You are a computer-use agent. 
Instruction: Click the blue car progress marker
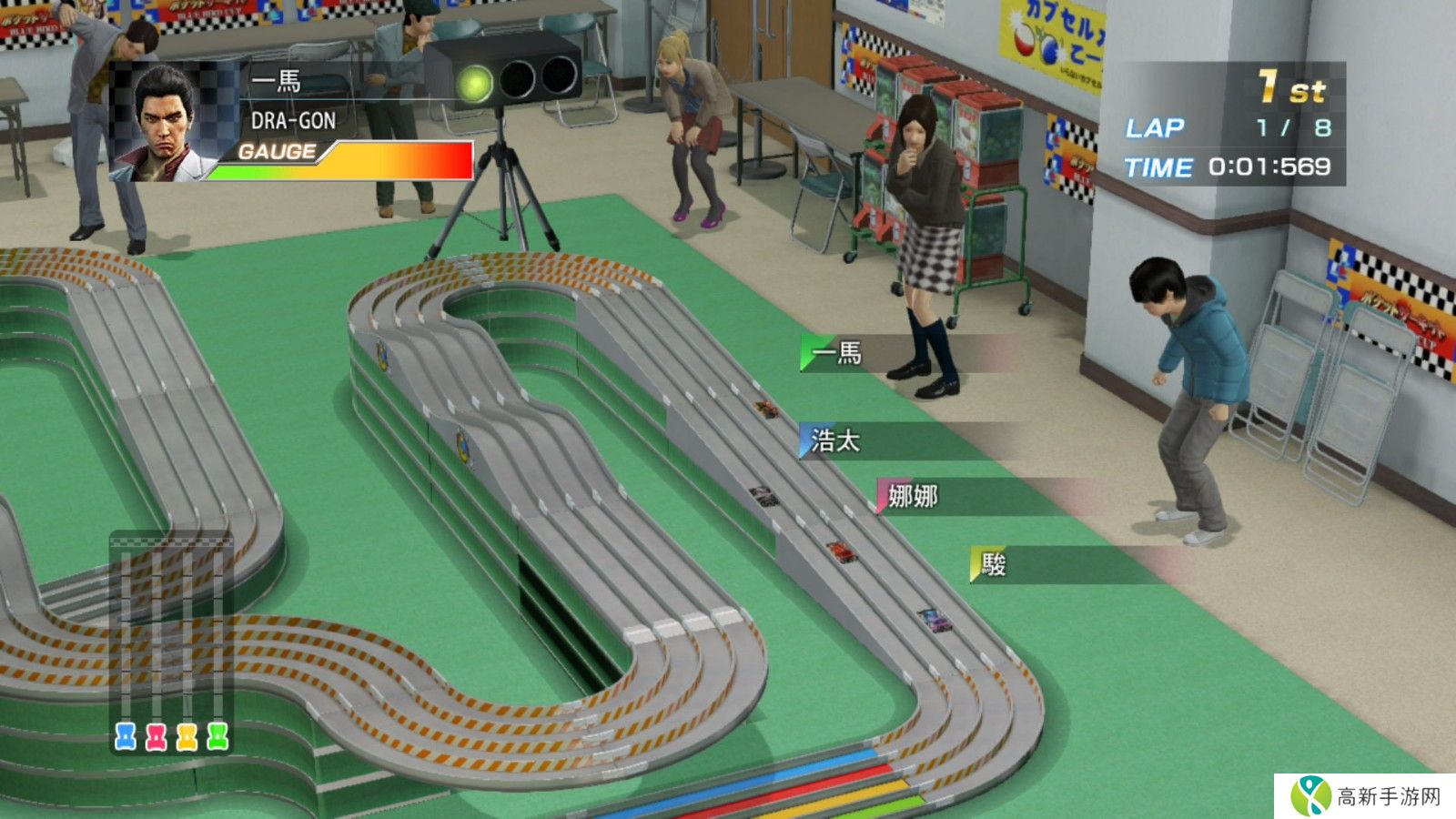tap(126, 736)
